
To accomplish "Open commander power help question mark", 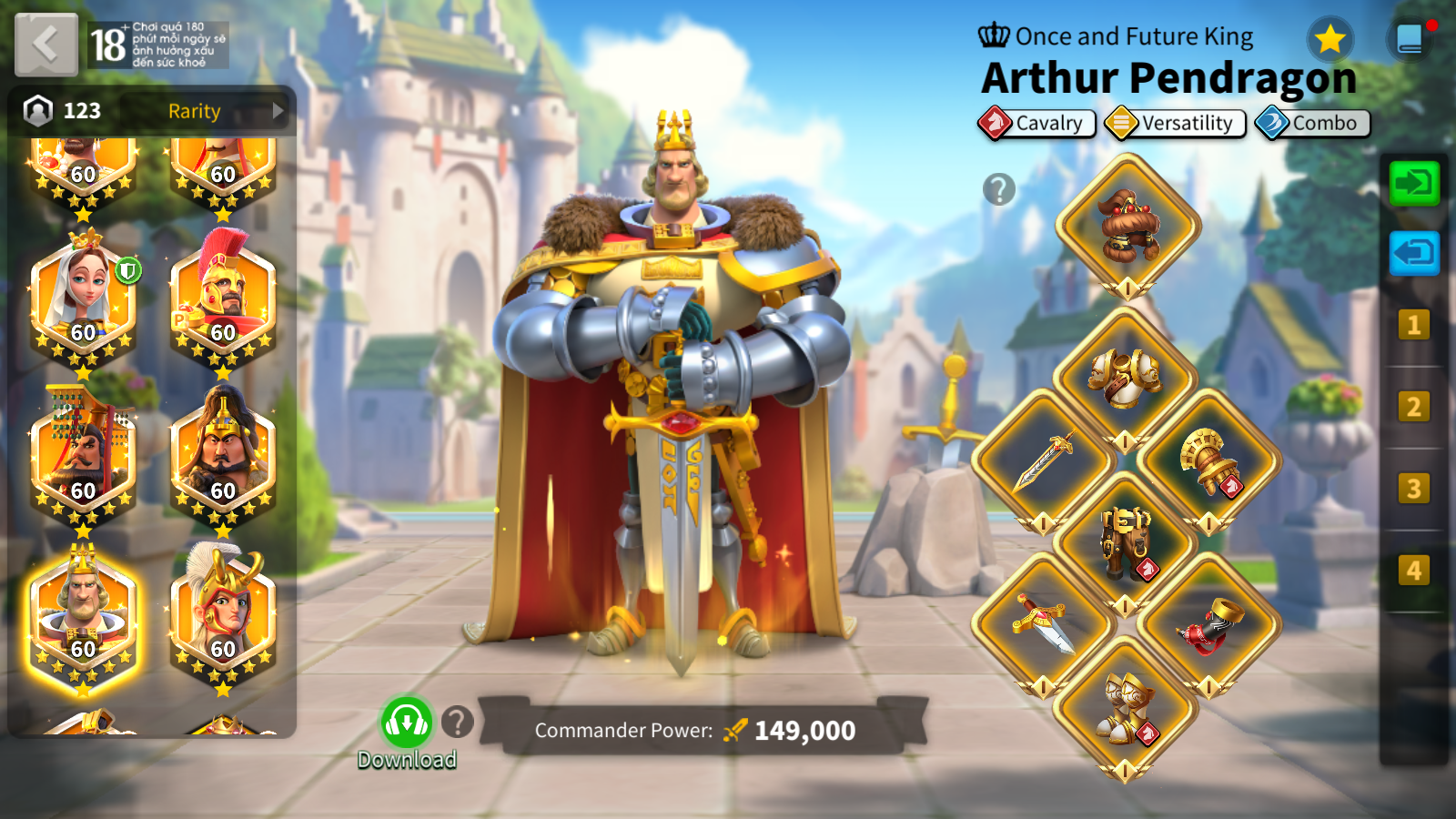I will (x=458, y=723).
